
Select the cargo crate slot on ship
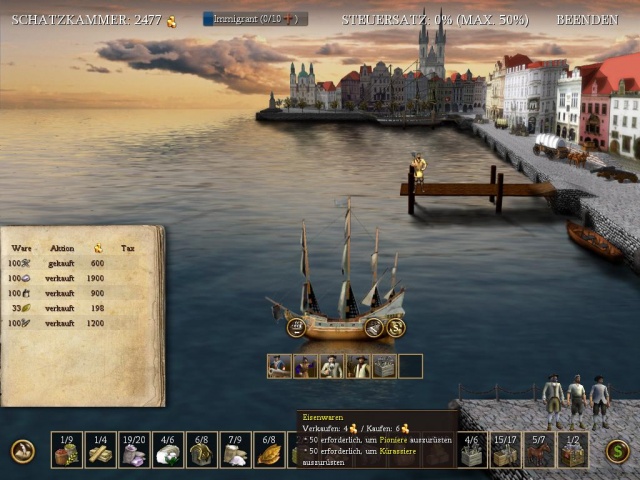[x=383, y=366]
